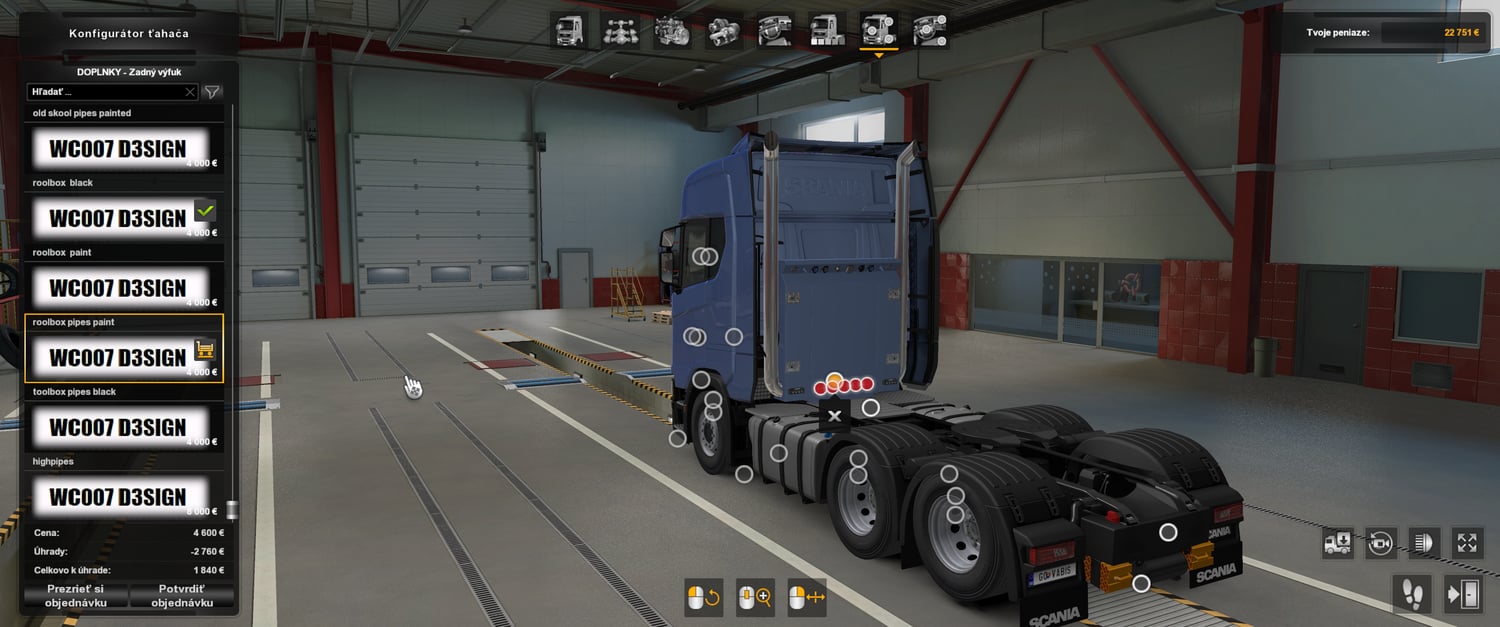
Task: Switch to the truck cabin category tab
Action: [570, 31]
